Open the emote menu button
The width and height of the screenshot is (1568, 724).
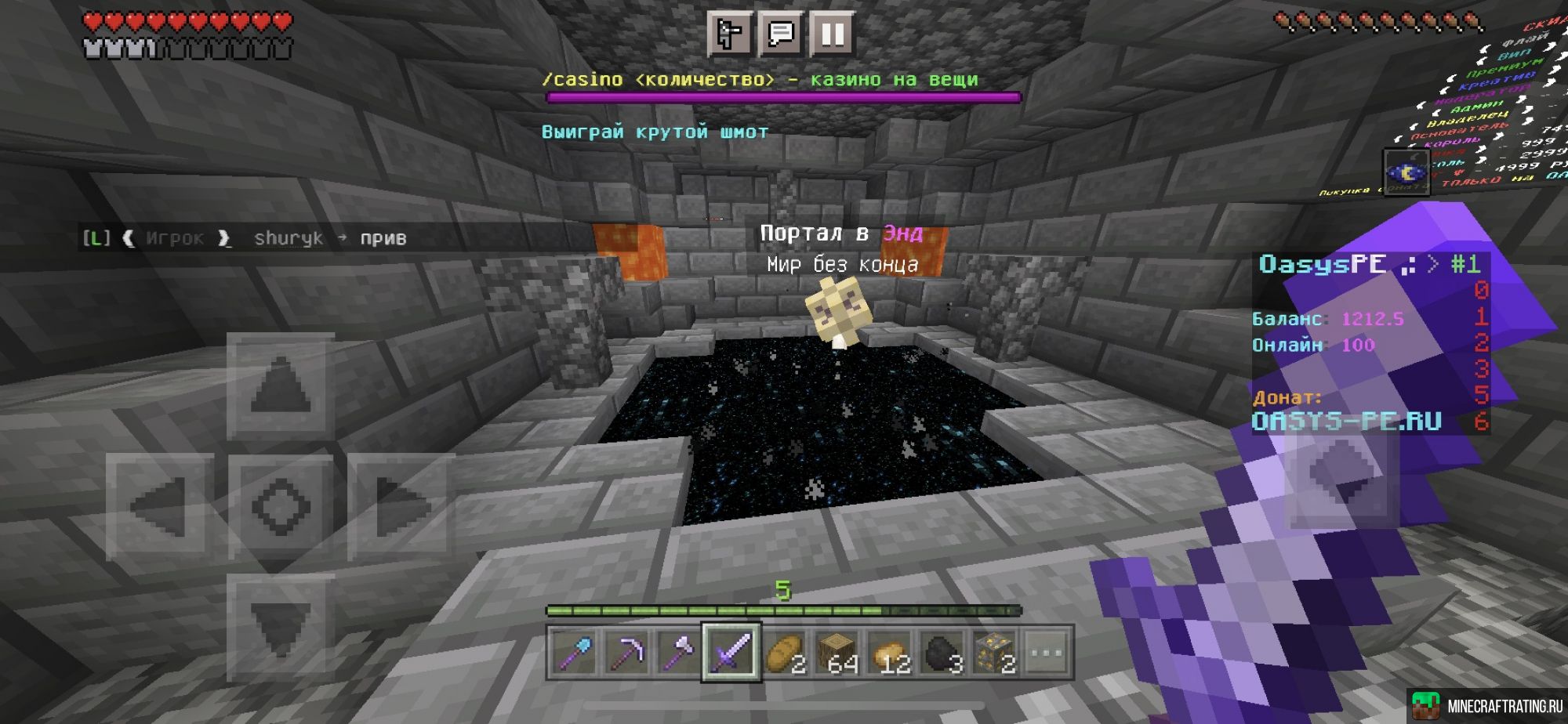point(729,34)
